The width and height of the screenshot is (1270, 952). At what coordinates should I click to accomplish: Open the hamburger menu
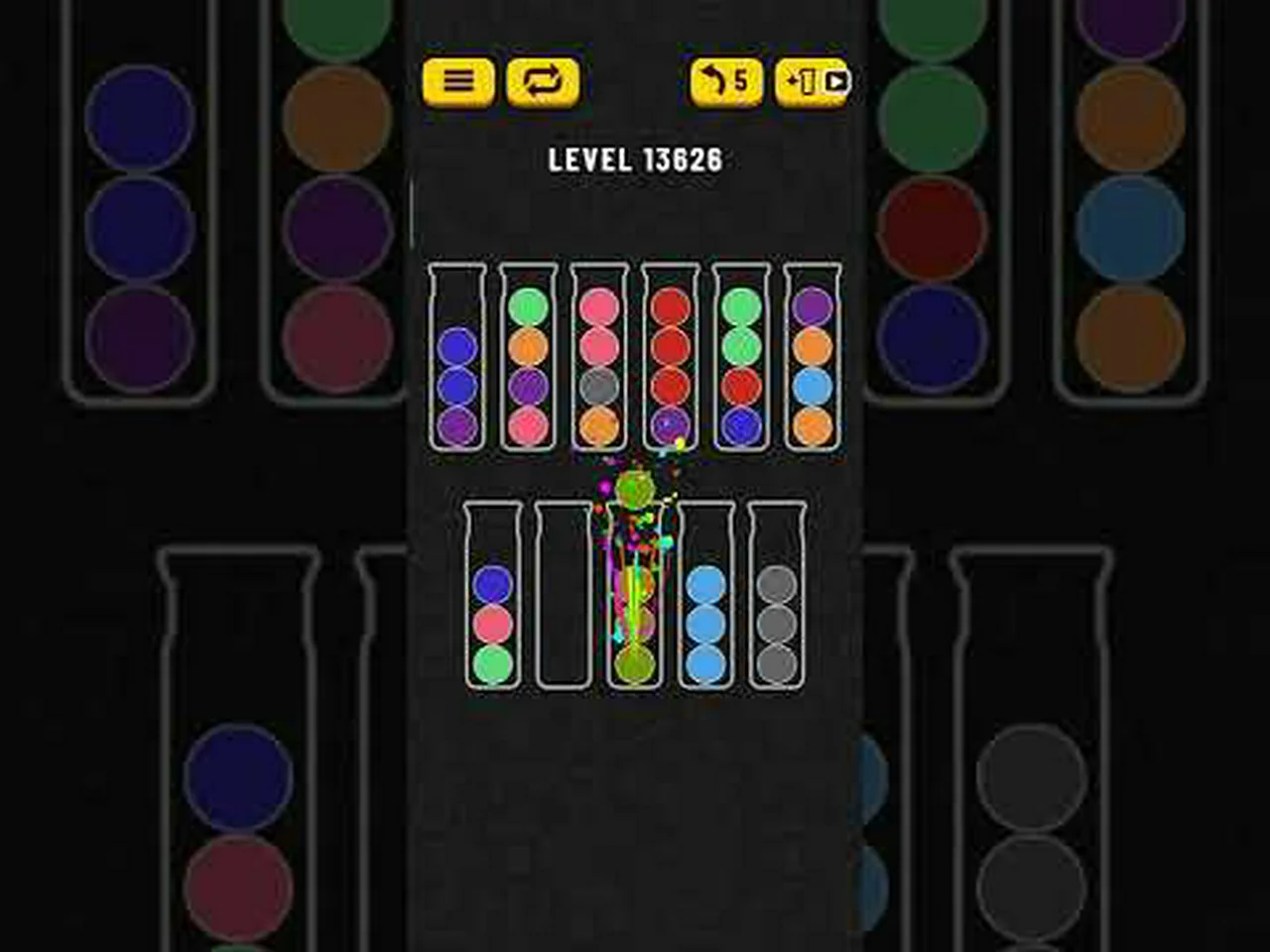tap(457, 81)
